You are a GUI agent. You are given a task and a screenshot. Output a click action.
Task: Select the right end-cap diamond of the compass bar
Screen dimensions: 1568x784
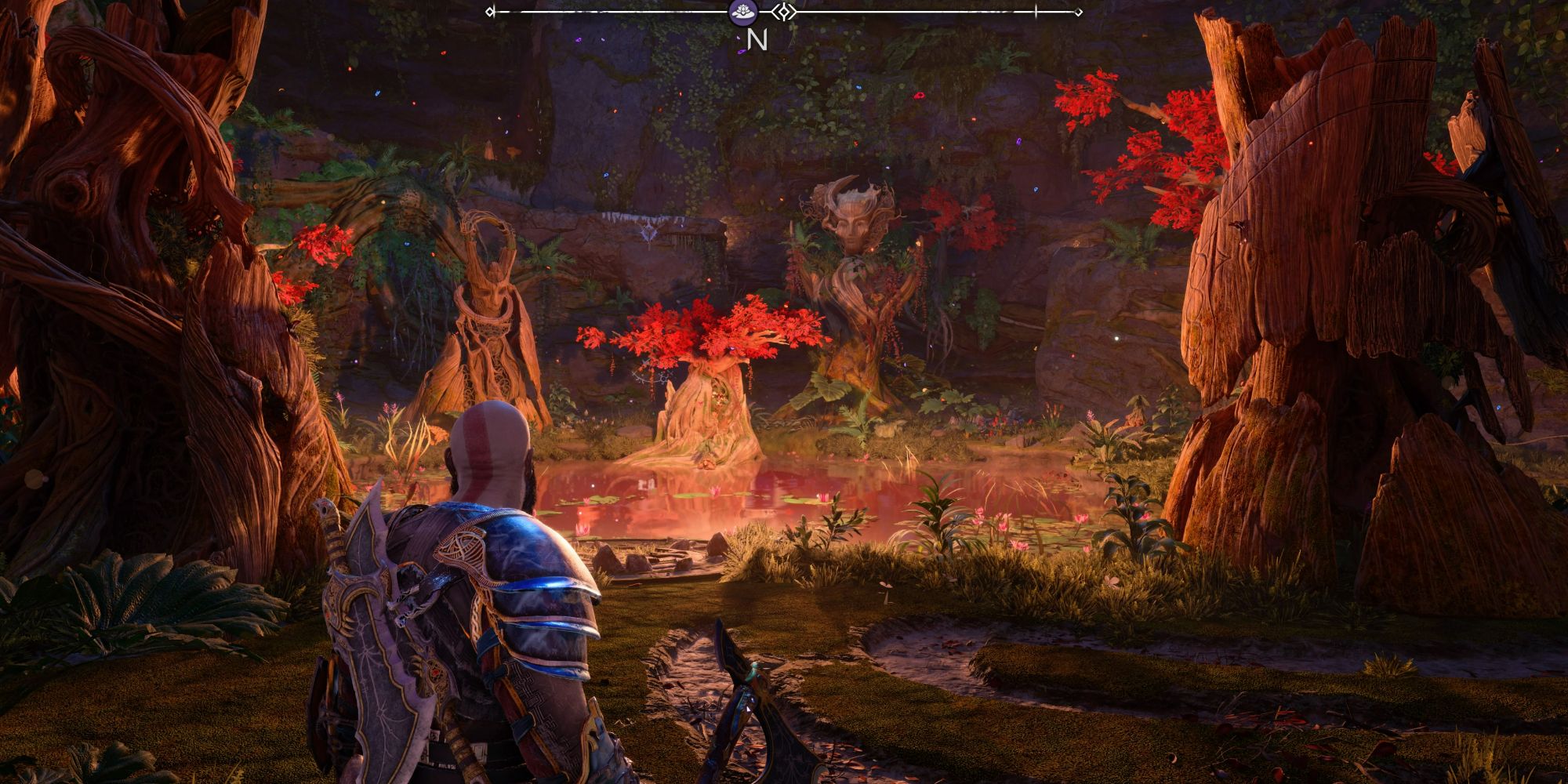[1079, 13]
